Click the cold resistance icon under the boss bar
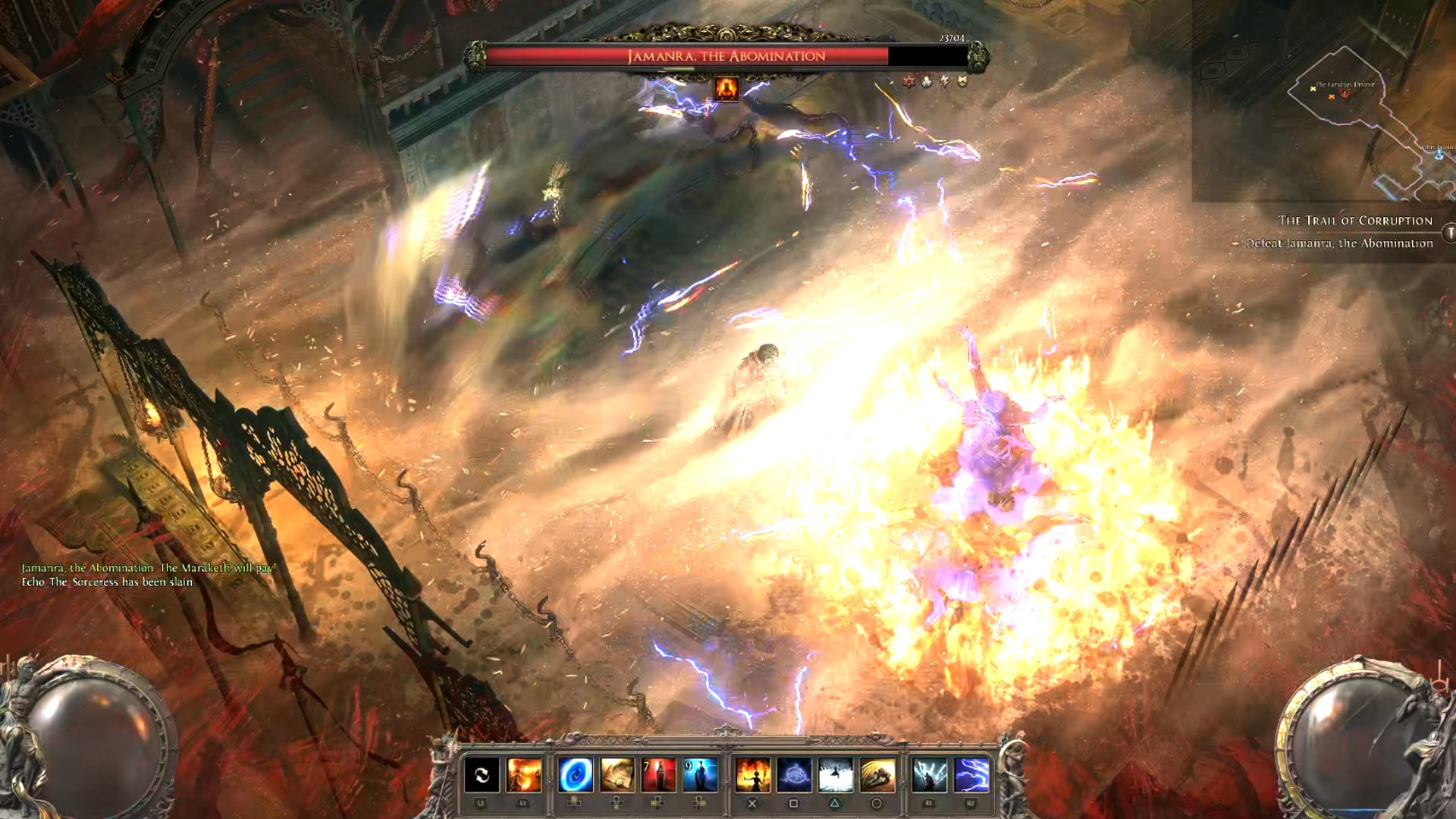This screenshot has height=819, width=1456. (927, 81)
